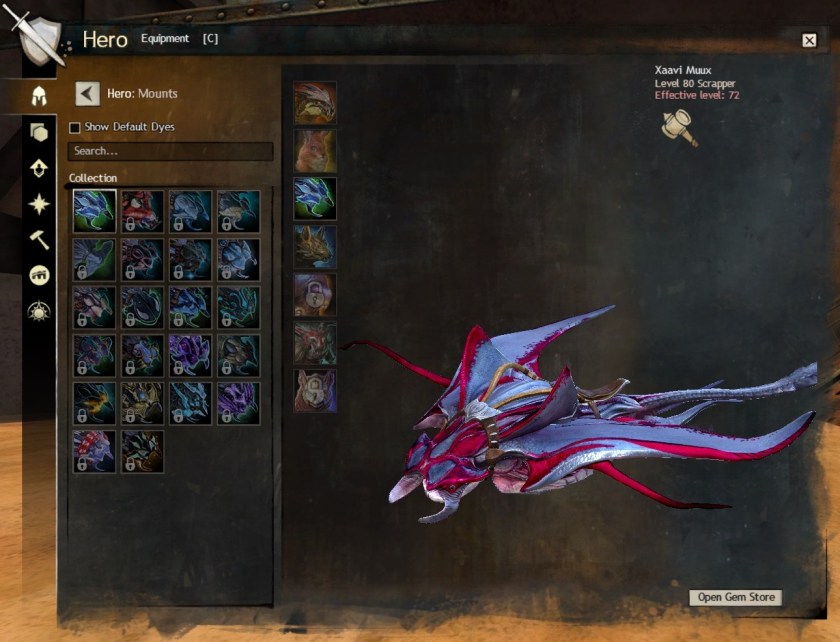
Task: Select the Jackal mount type
Action: click(315, 246)
